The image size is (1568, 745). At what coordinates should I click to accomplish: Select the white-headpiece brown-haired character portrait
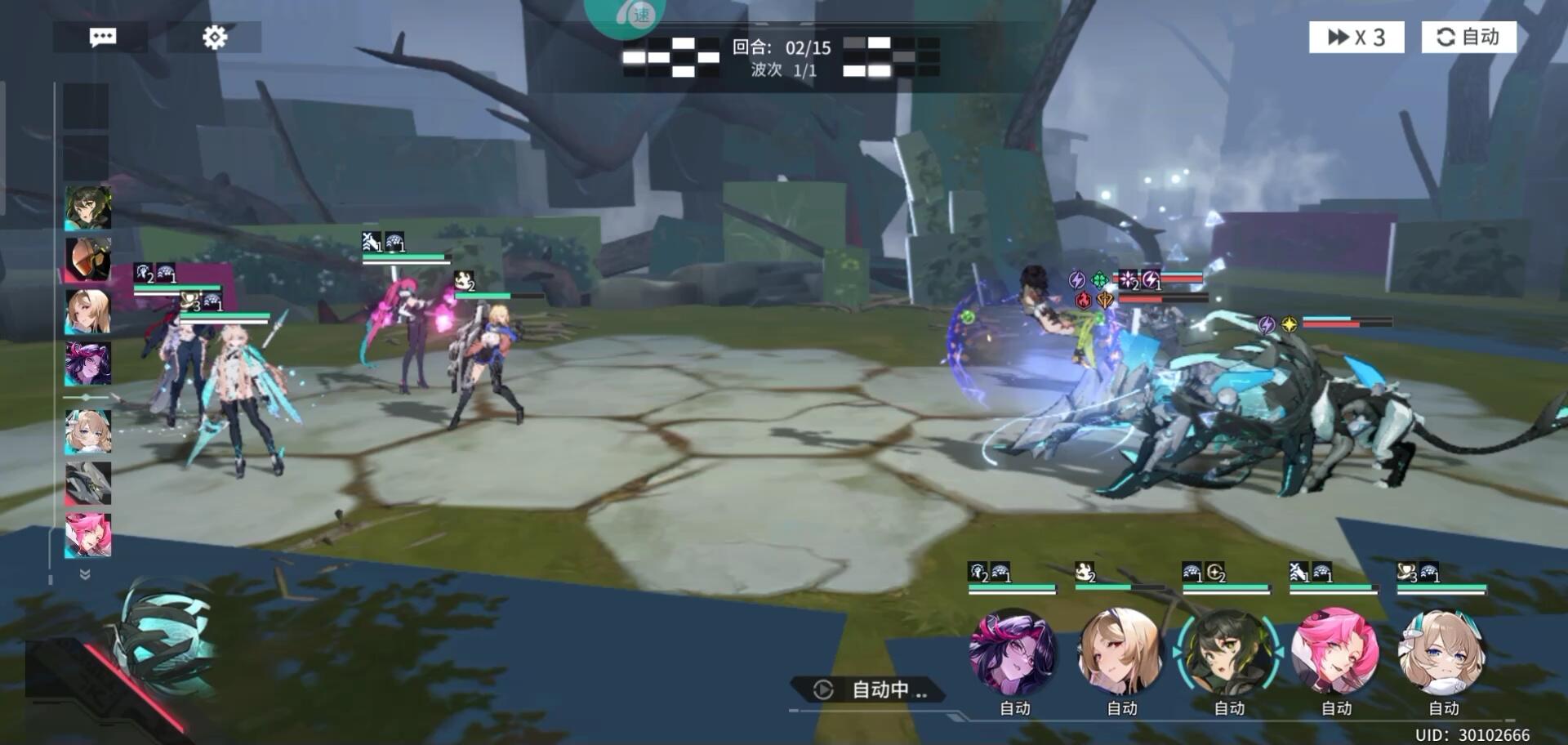1442,653
